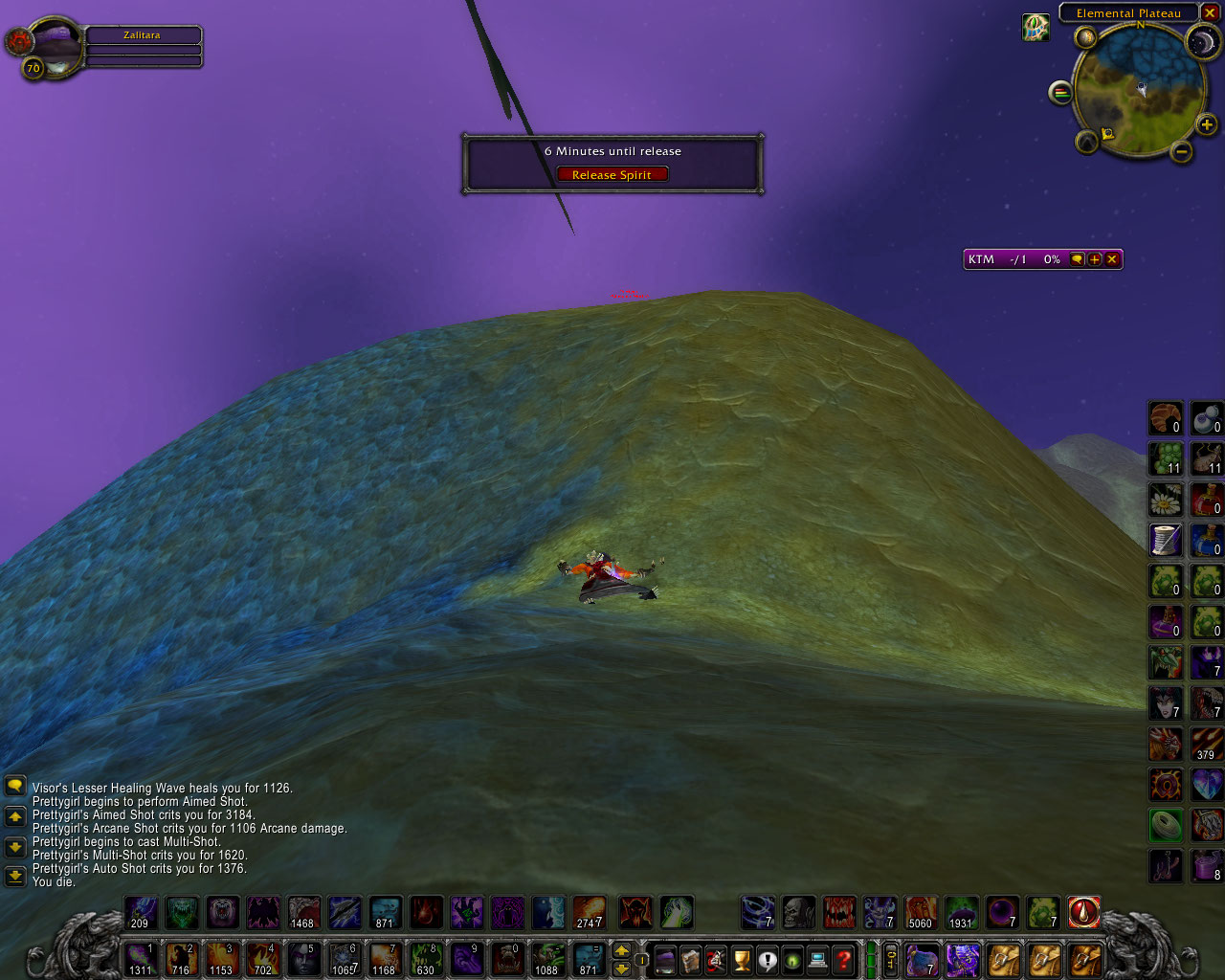Open the chat menu speech bubble
Viewport: 1225px width, 980px height.
(x=14, y=787)
